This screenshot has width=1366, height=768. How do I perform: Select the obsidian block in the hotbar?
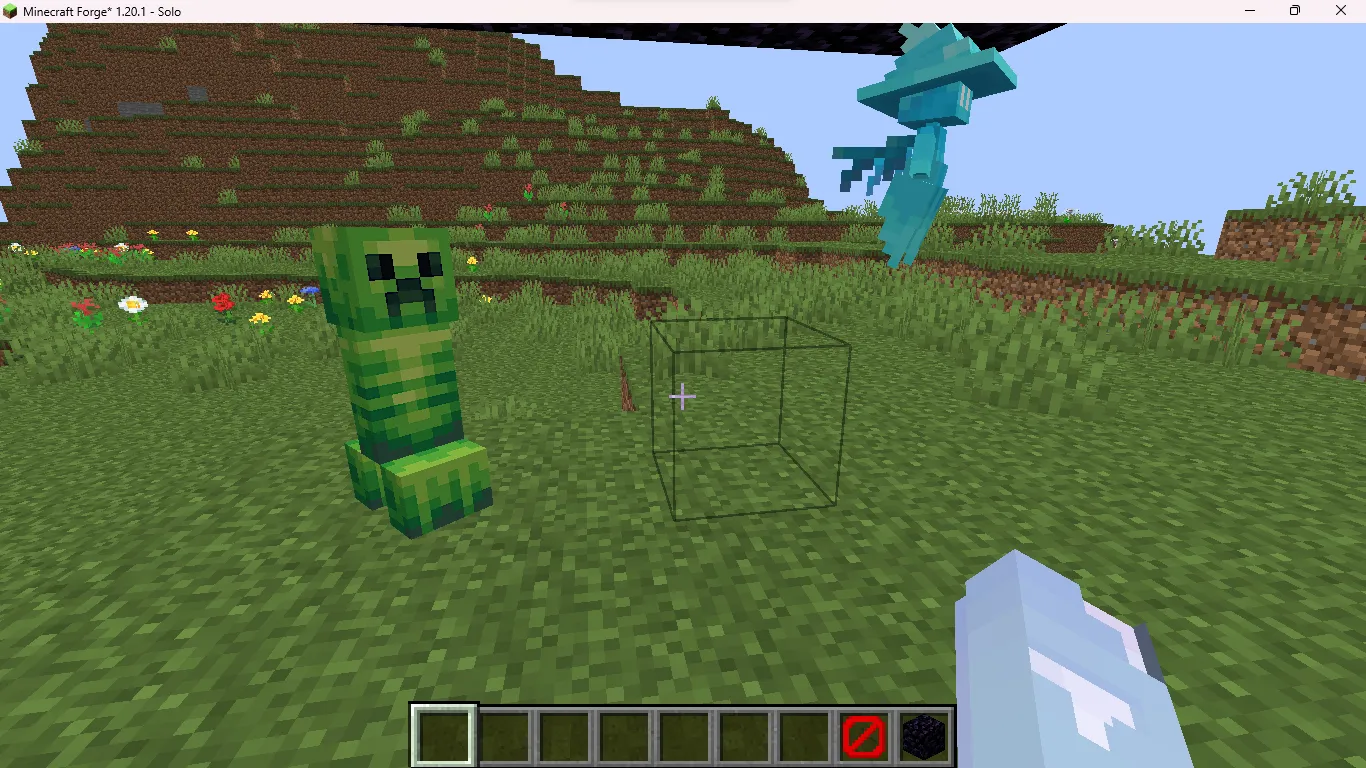[923, 738]
